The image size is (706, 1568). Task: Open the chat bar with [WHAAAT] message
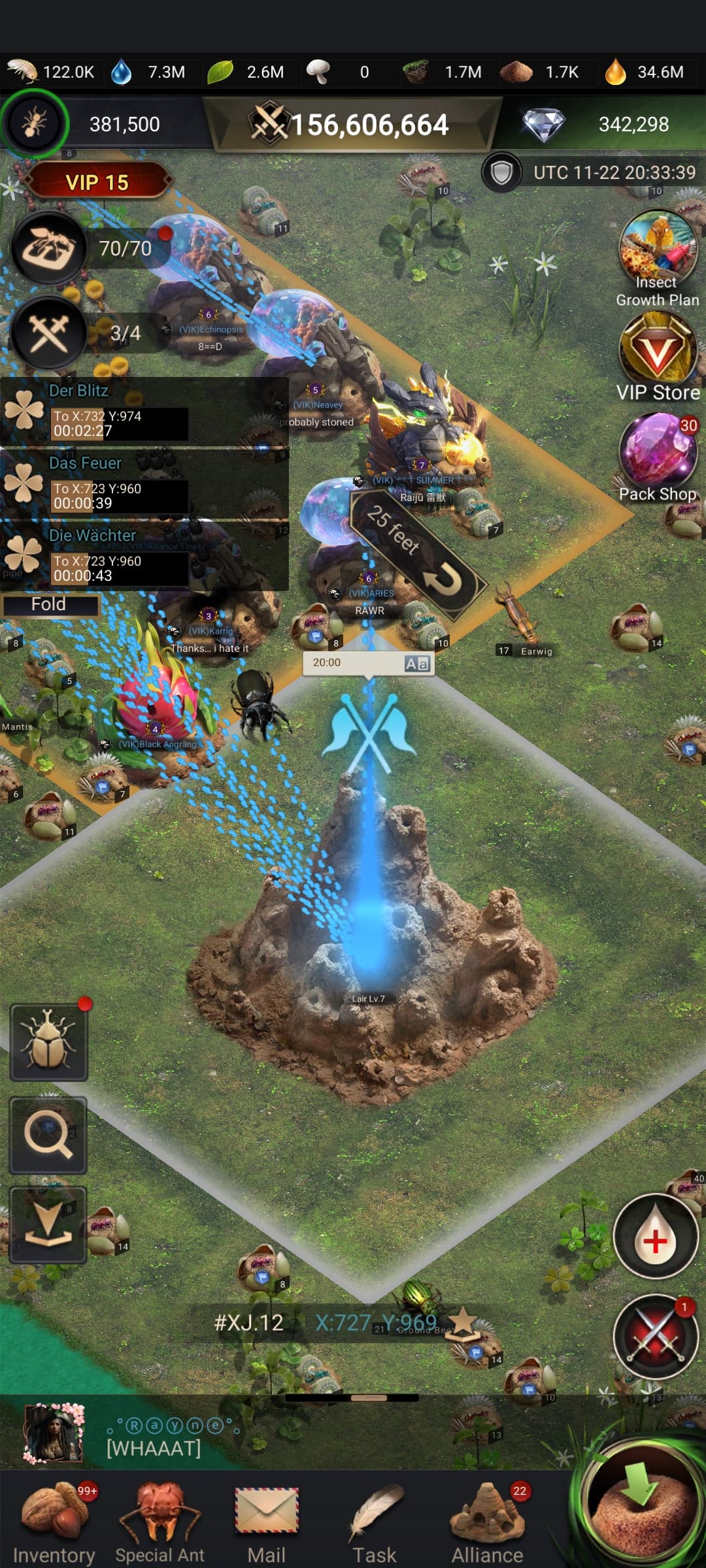pos(261,1436)
